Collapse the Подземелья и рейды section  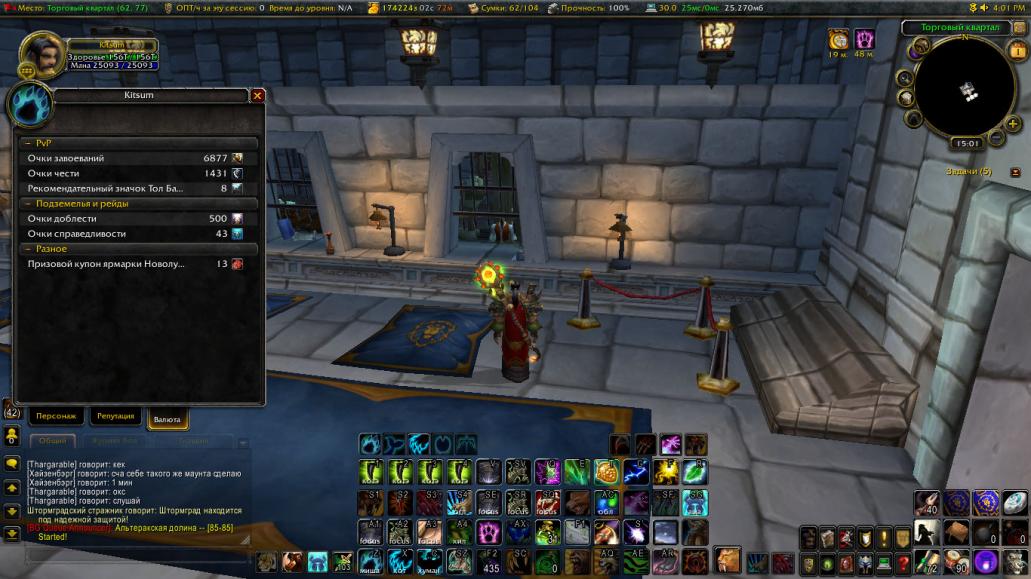[x=138, y=203]
